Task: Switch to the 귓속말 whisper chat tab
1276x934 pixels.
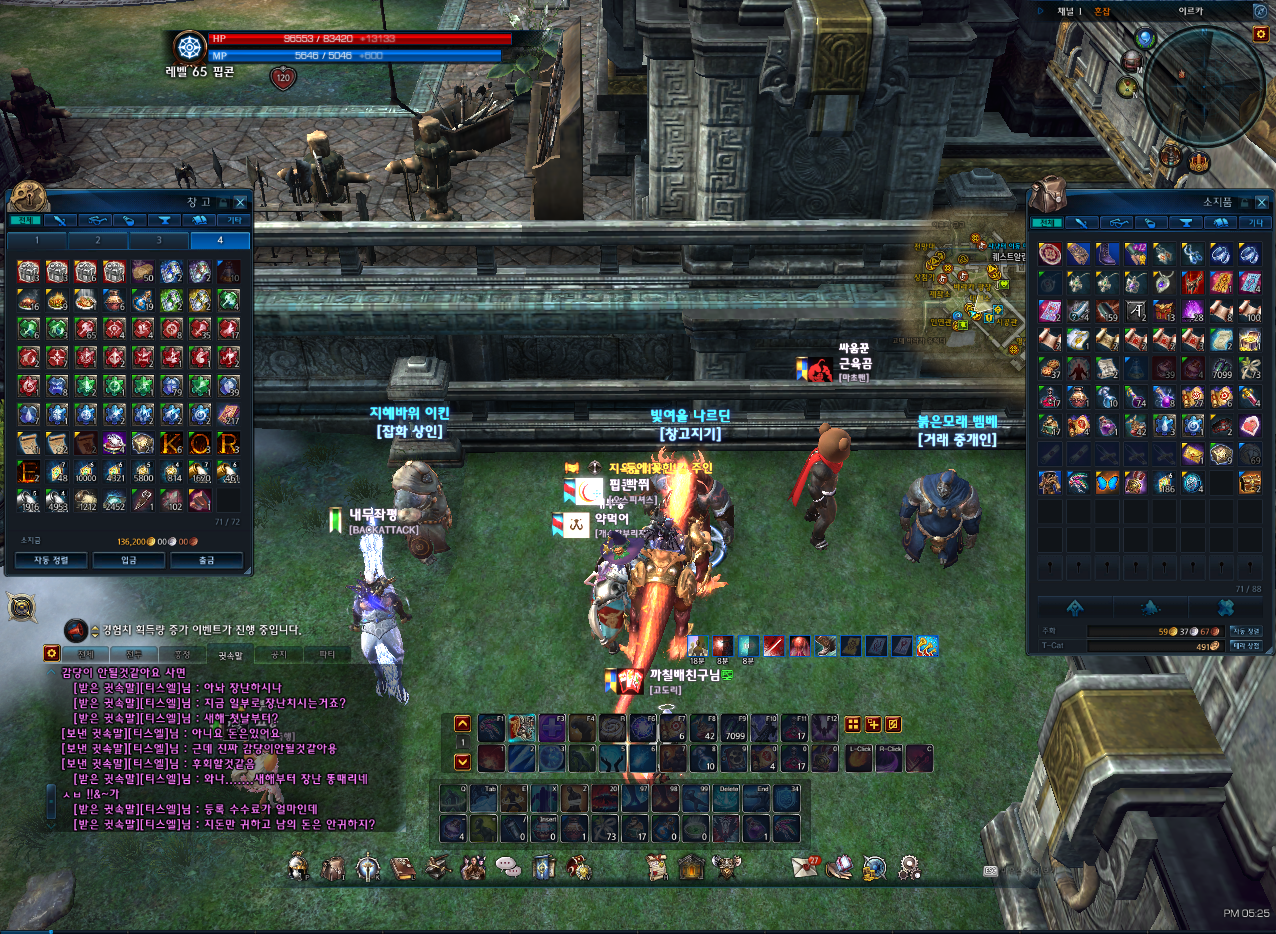Action: tap(230, 655)
